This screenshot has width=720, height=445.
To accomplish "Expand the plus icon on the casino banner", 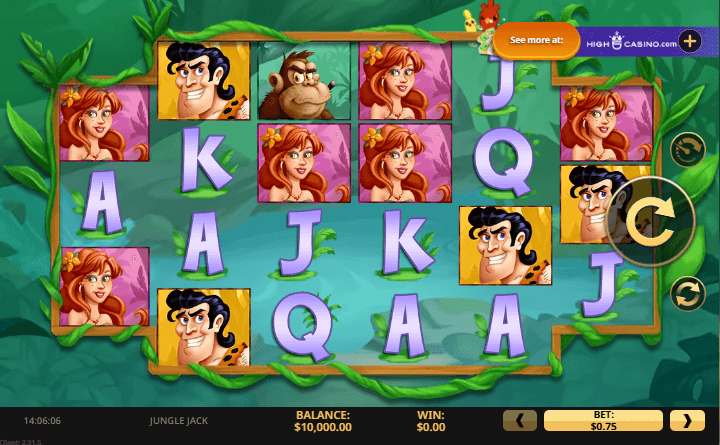I will 690,41.
